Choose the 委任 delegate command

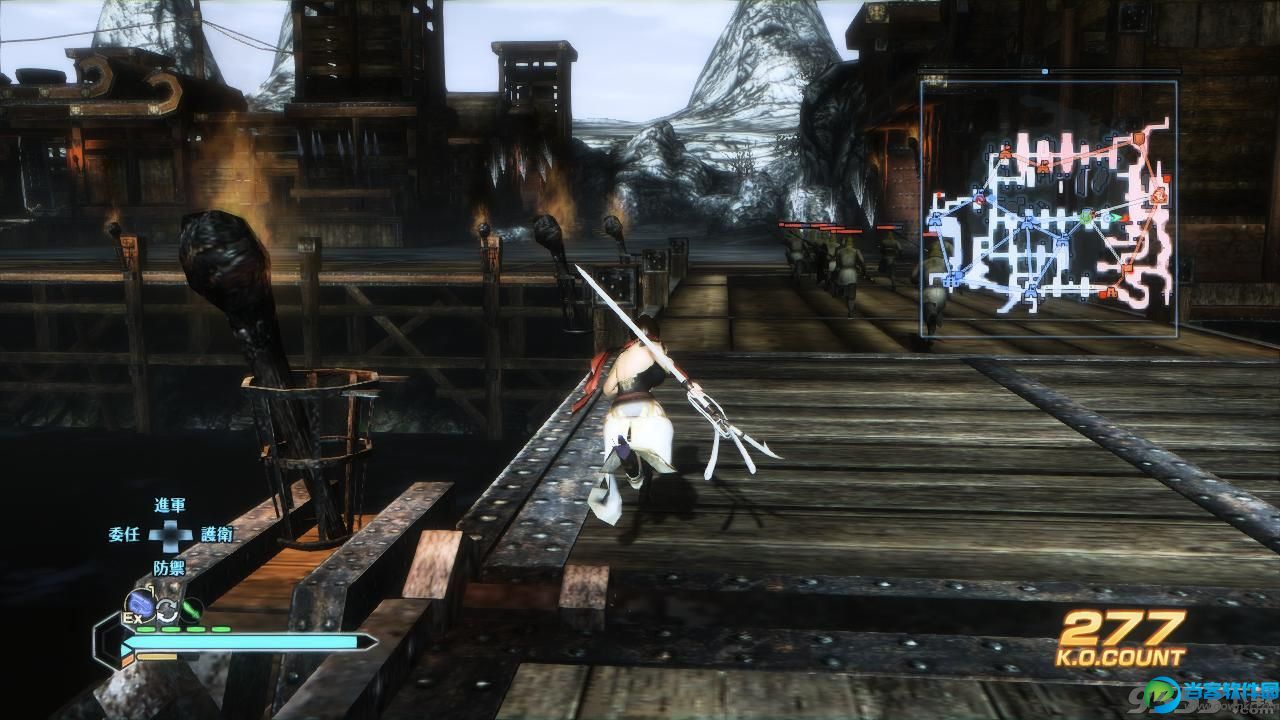(123, 534)
